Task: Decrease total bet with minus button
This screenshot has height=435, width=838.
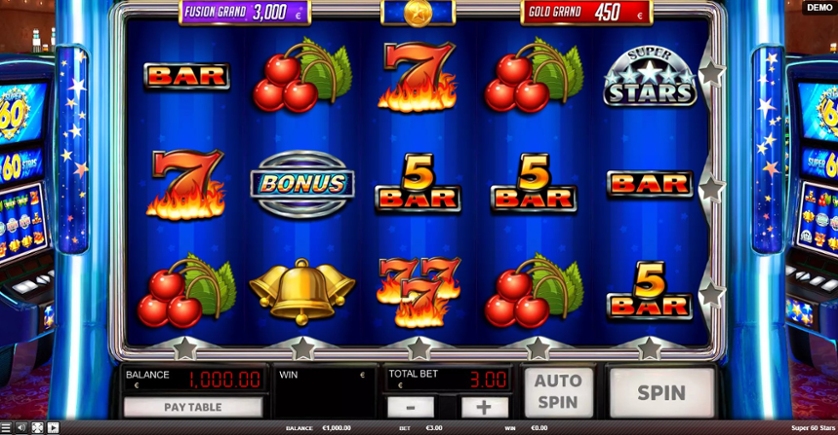Action: point(410,407)
